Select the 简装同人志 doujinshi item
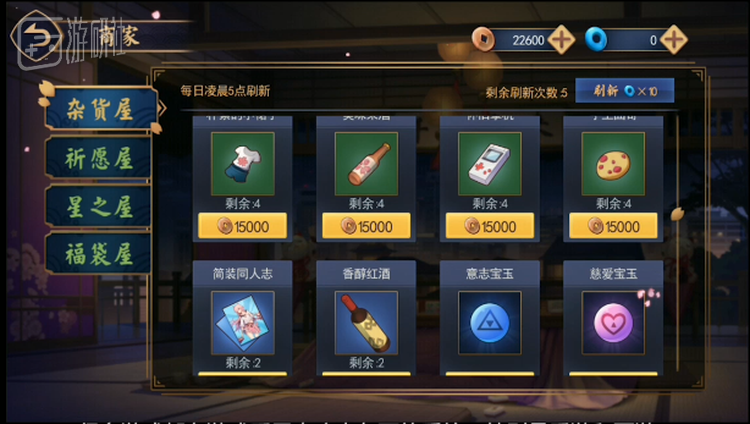The width and height of the screenshot is (750, 424). (243, 322)
